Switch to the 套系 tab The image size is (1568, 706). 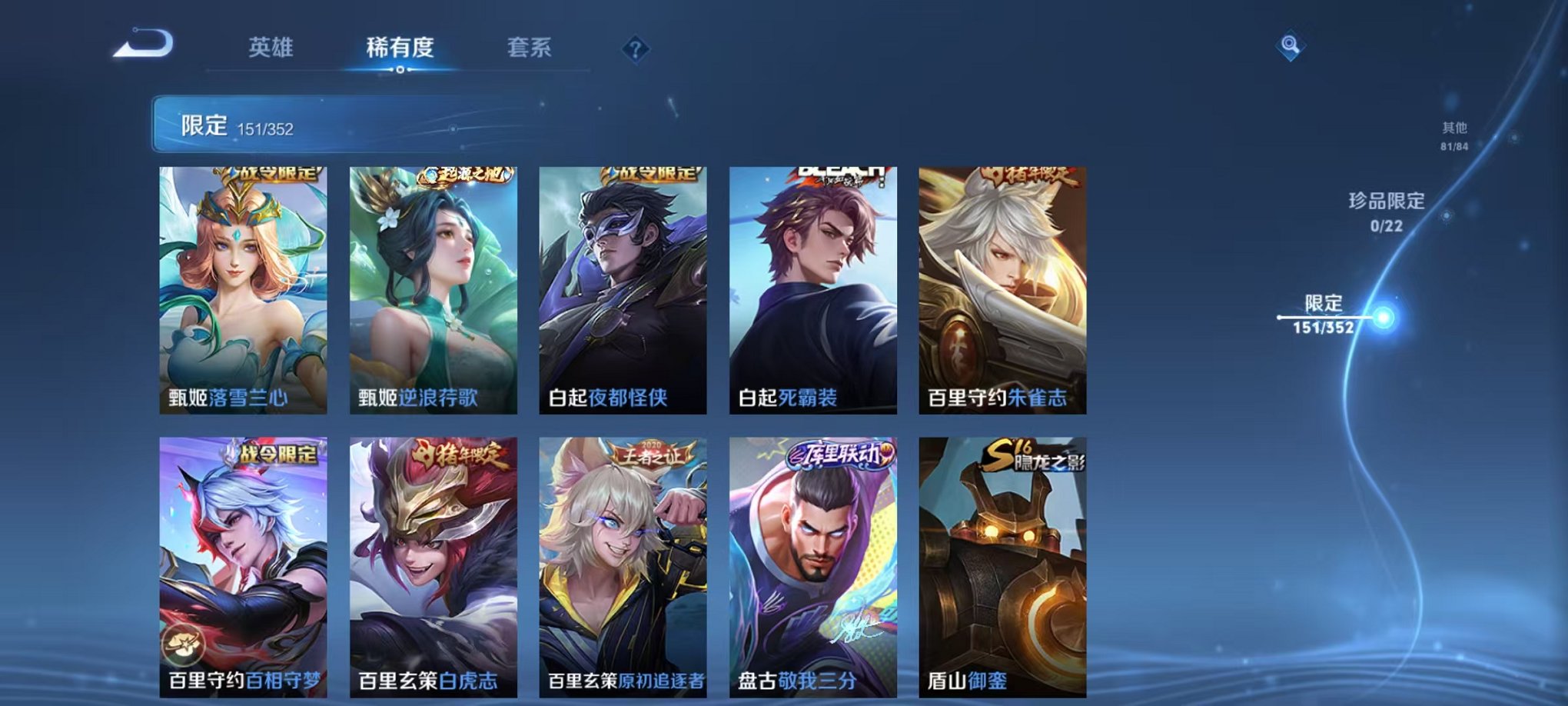click(532, 48)
